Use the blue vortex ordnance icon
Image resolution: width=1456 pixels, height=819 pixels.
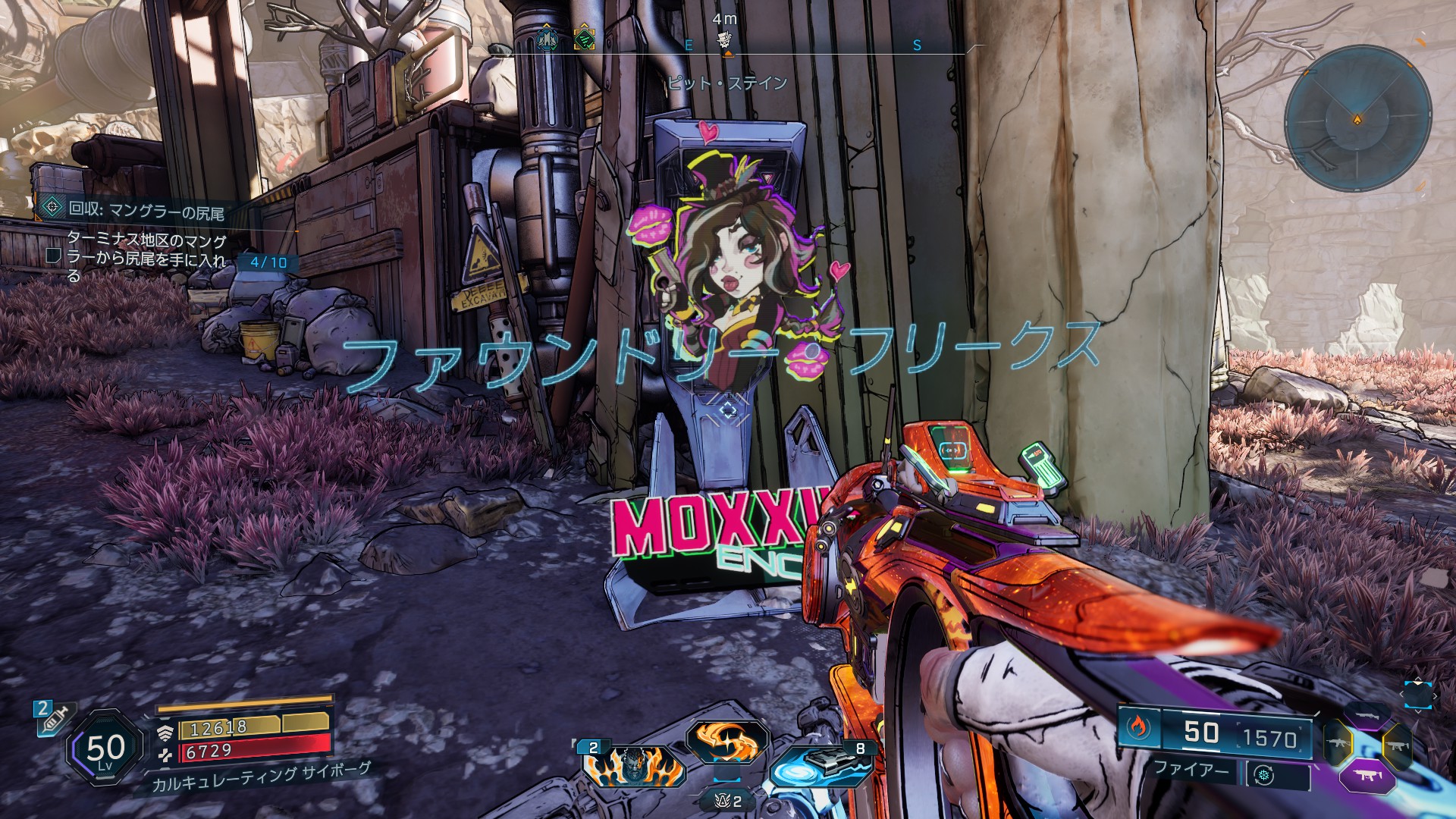(x=815, y=767)
